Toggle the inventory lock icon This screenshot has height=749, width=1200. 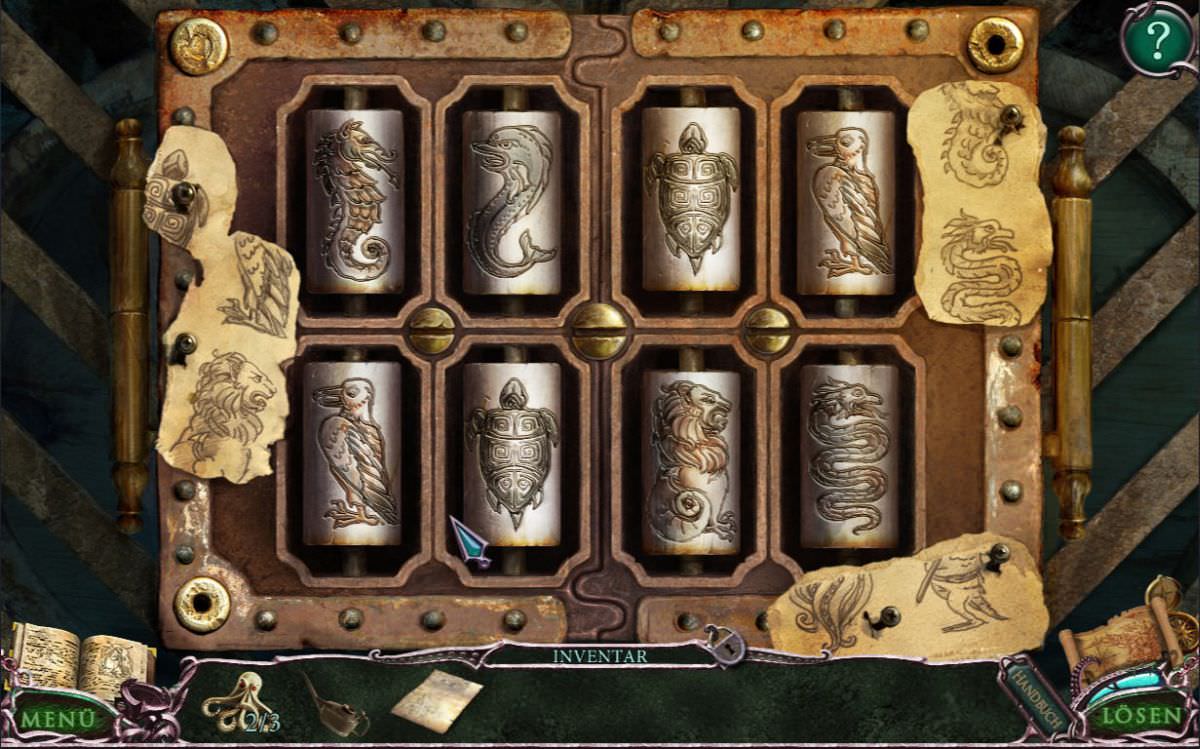pos(722,646)
